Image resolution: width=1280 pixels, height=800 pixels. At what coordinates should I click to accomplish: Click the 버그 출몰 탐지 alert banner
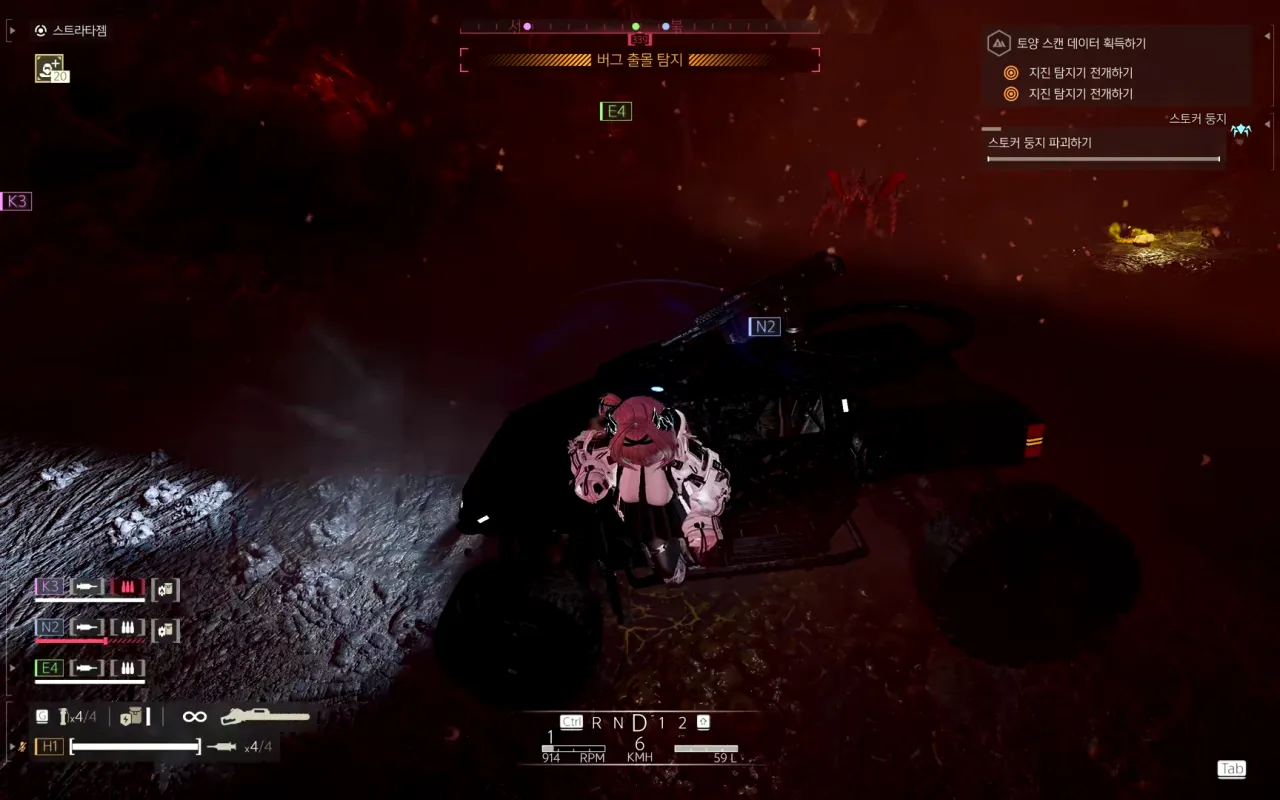click(639, 60)
